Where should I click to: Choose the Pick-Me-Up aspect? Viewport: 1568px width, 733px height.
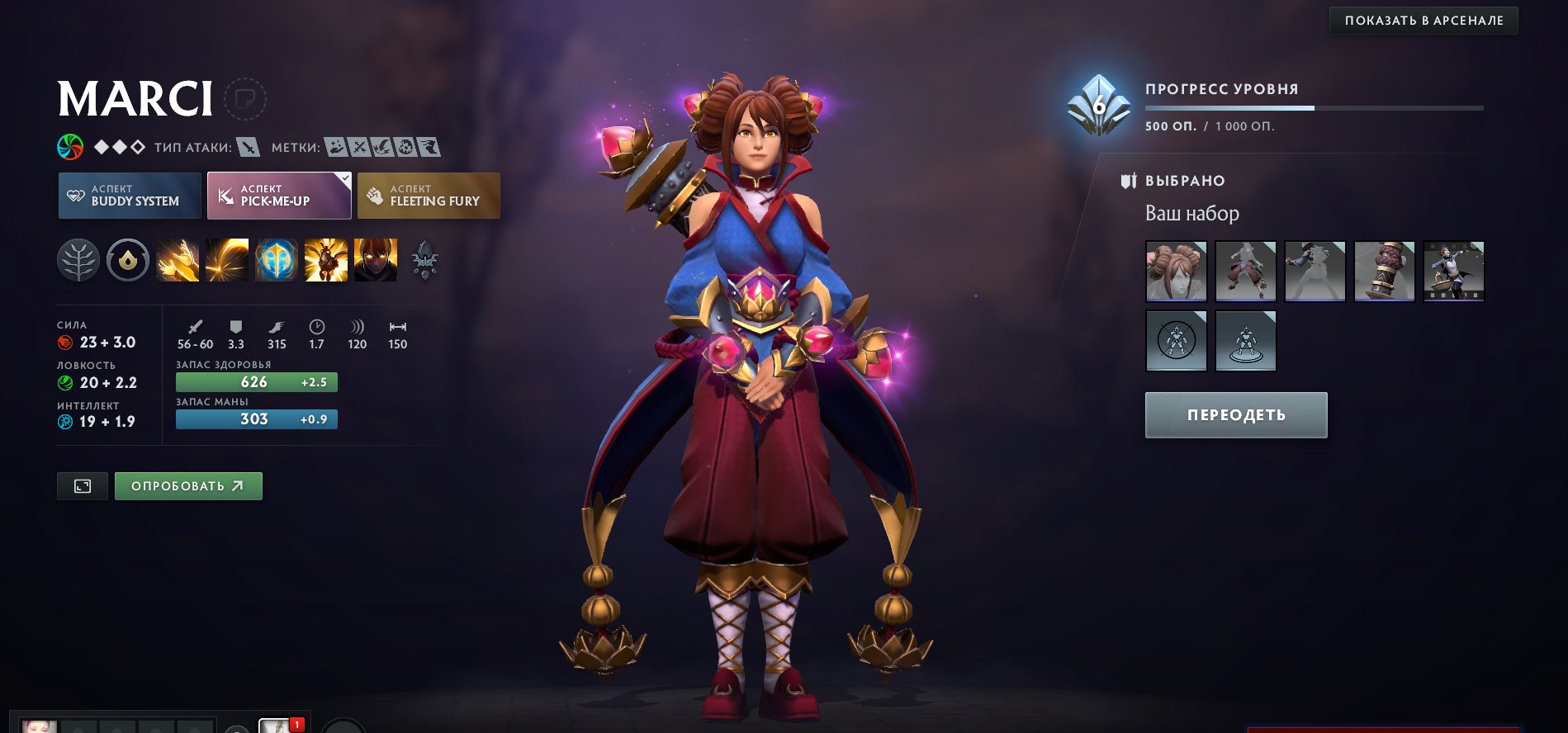(x=279, y=196)
